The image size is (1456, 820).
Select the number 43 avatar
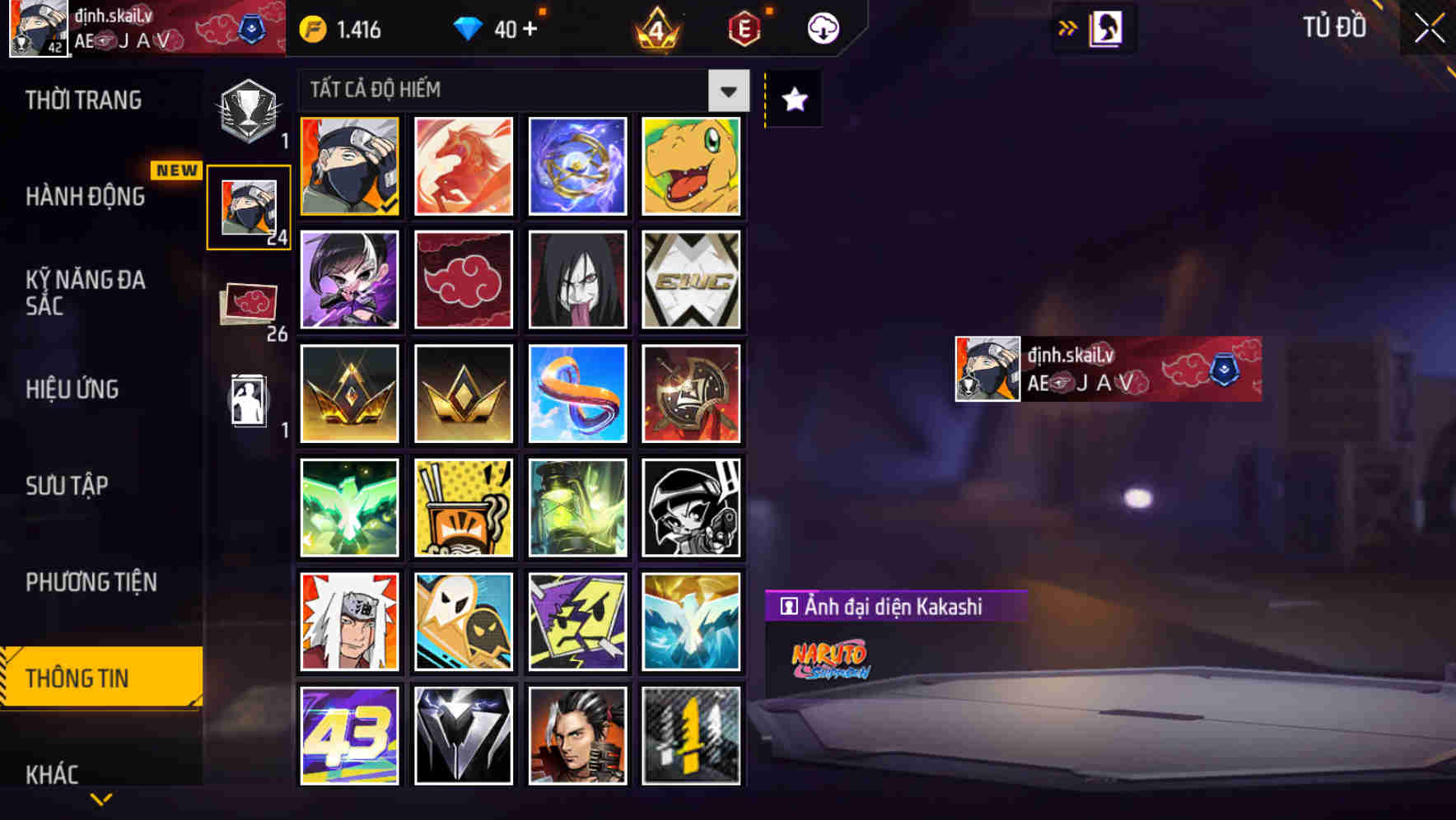(348, 735)
